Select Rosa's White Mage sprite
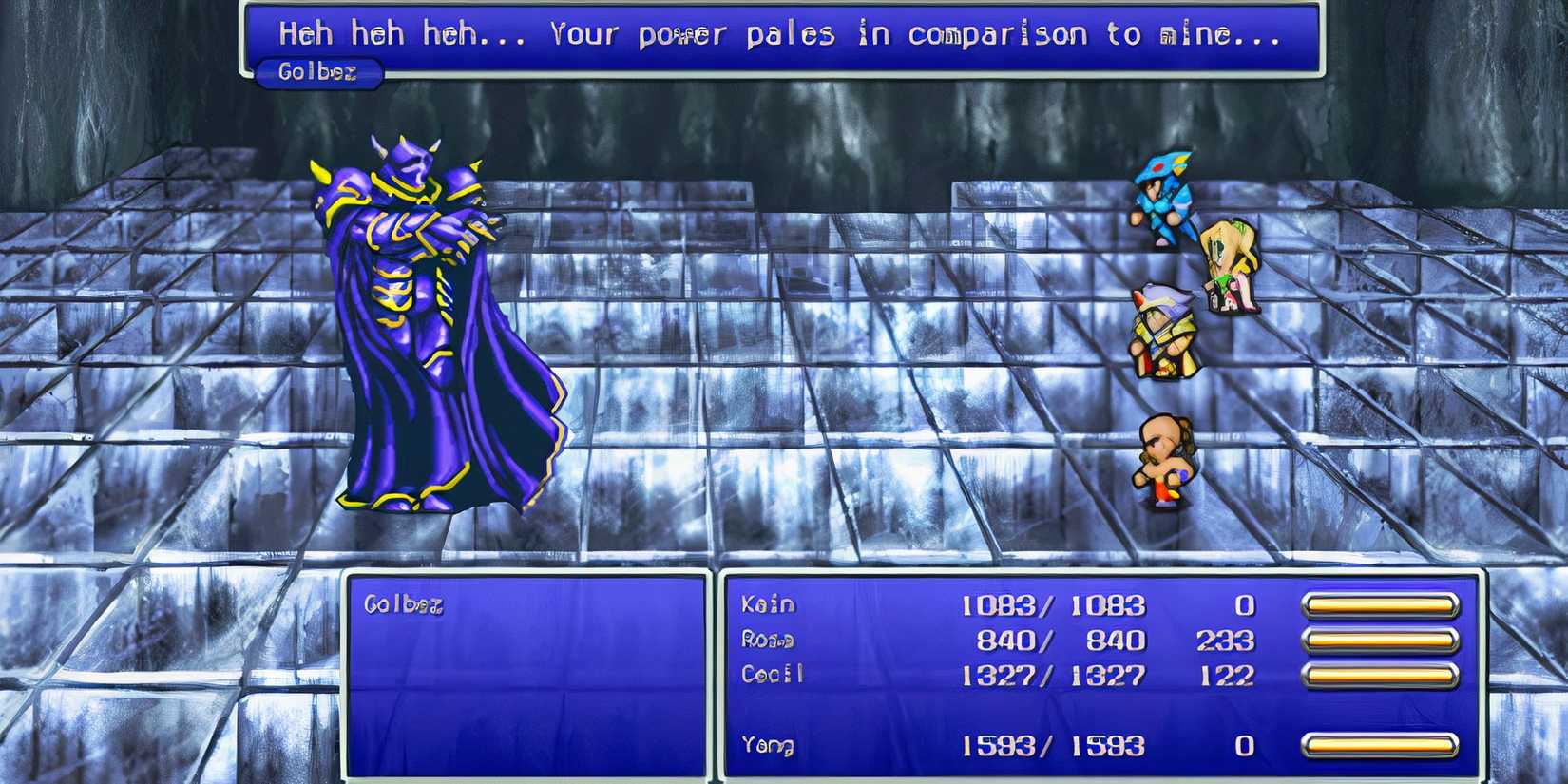Screen dimensions: 1568x784 coord(1226,266)
